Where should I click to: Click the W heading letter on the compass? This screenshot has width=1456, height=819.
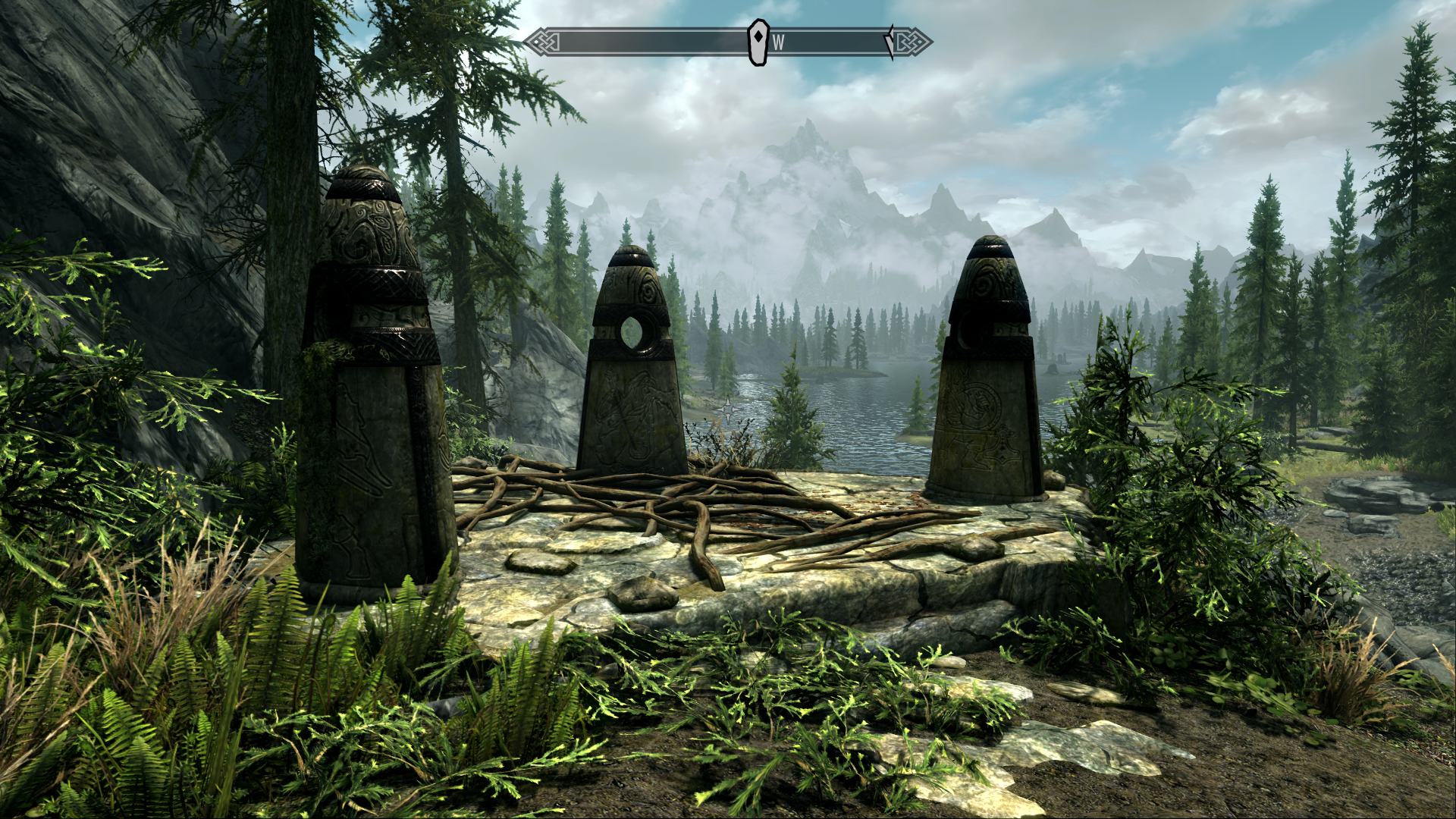(x=778, y=43)
